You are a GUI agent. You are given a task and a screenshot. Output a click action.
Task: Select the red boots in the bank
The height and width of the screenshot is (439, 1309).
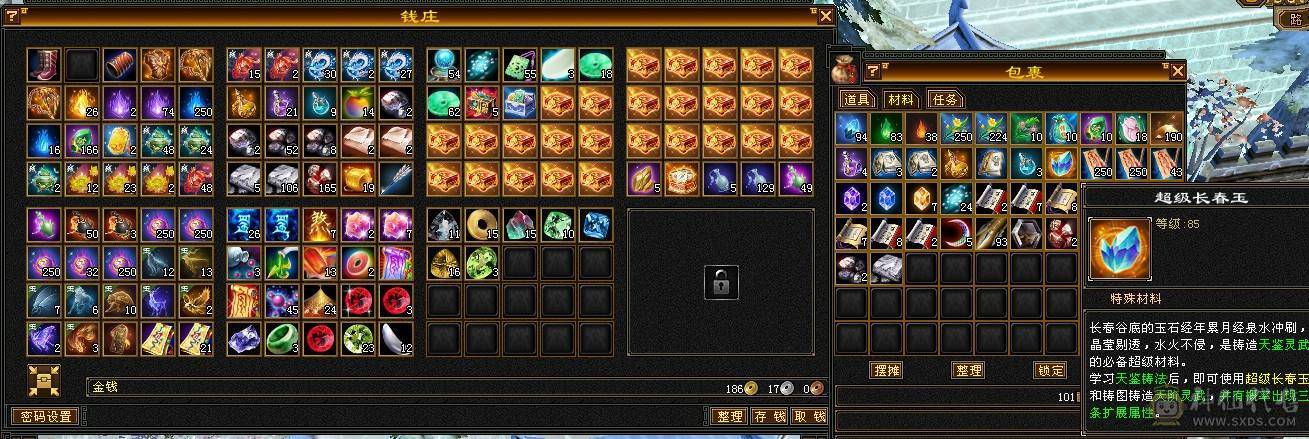point(46,64)
